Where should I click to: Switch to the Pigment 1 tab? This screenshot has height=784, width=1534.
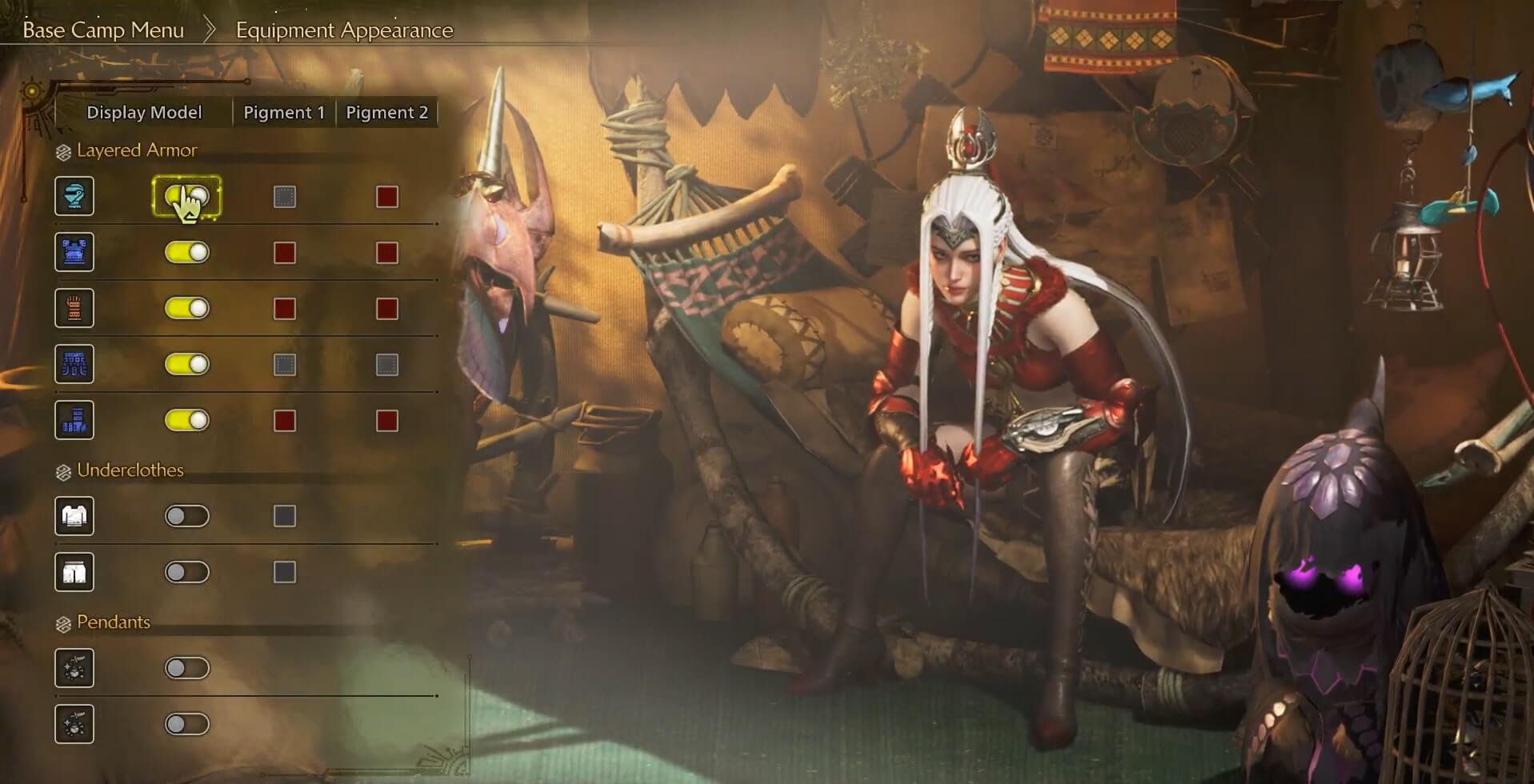(282, 112)
